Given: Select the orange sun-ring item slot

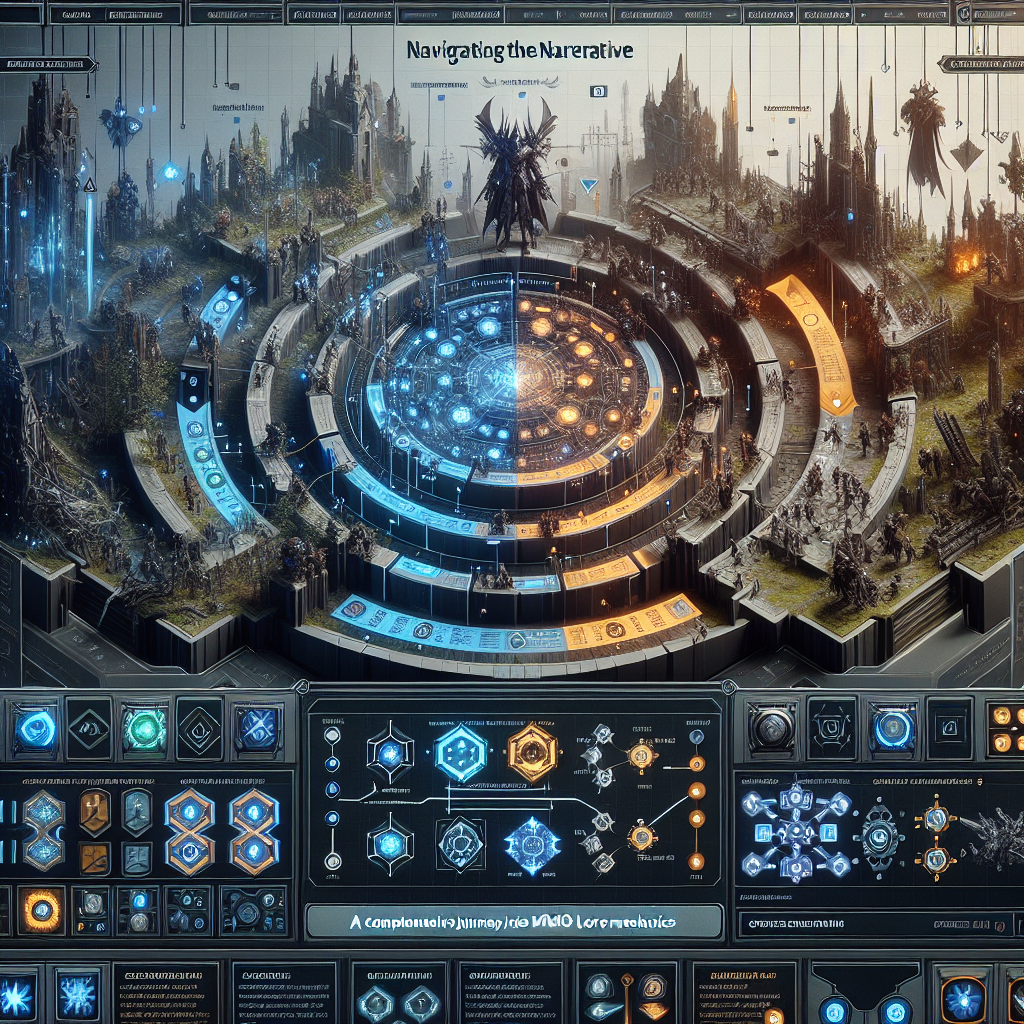Looking at the screenshot, I should pos(42,910).
